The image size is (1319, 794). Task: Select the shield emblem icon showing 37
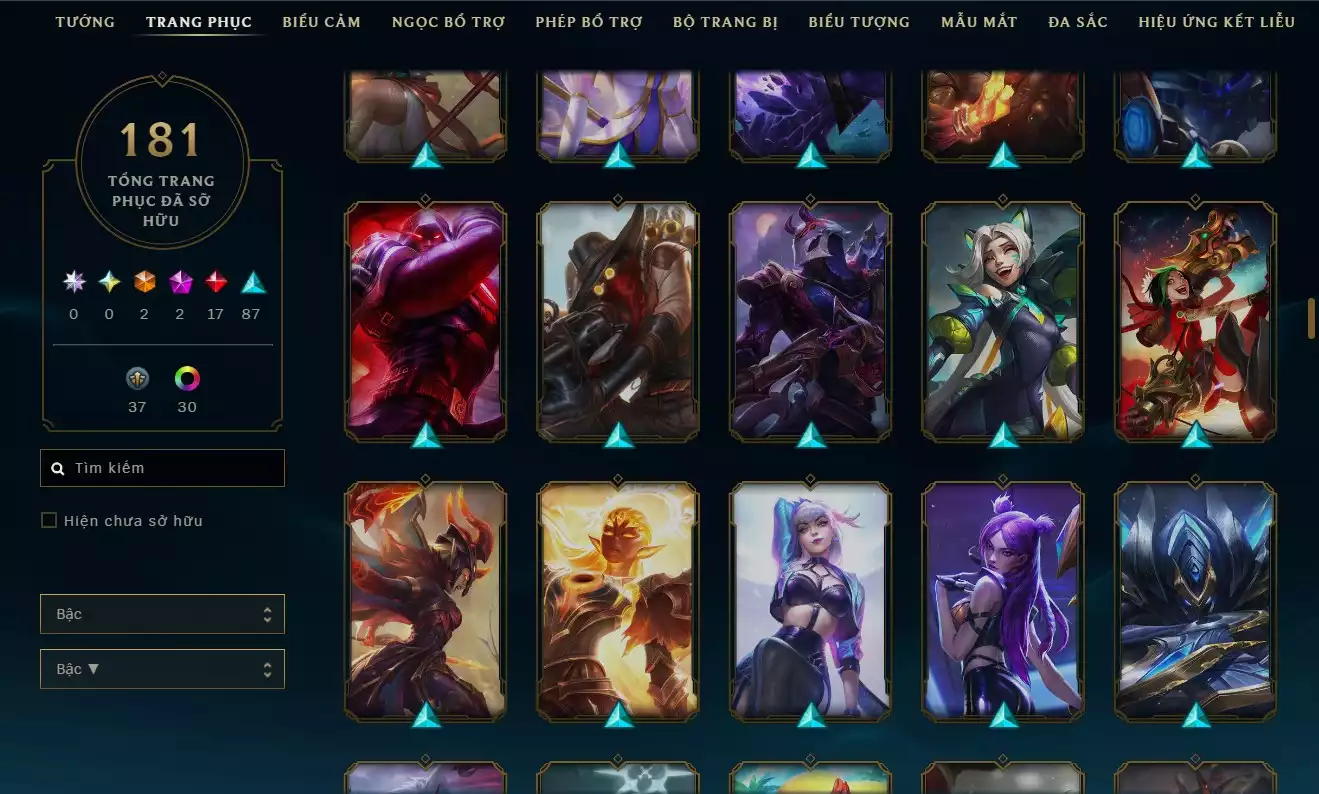[136, 379]
